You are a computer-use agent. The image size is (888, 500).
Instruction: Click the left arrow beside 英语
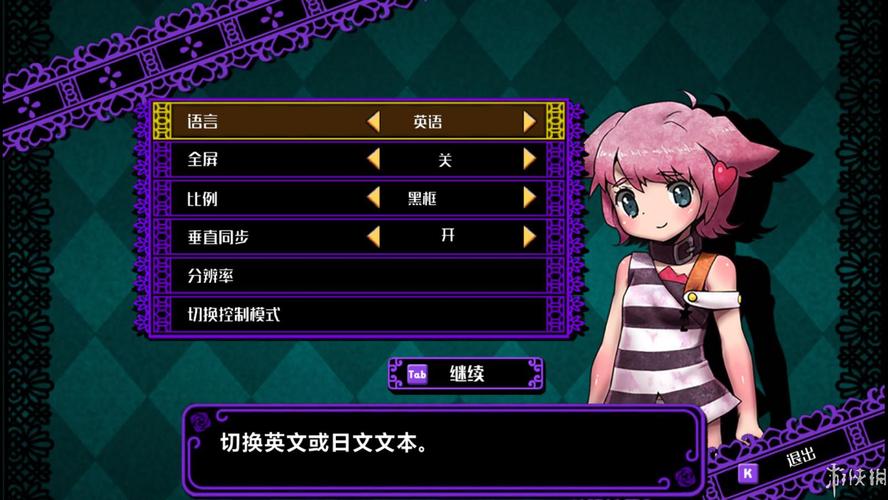[x=373, y=122]
